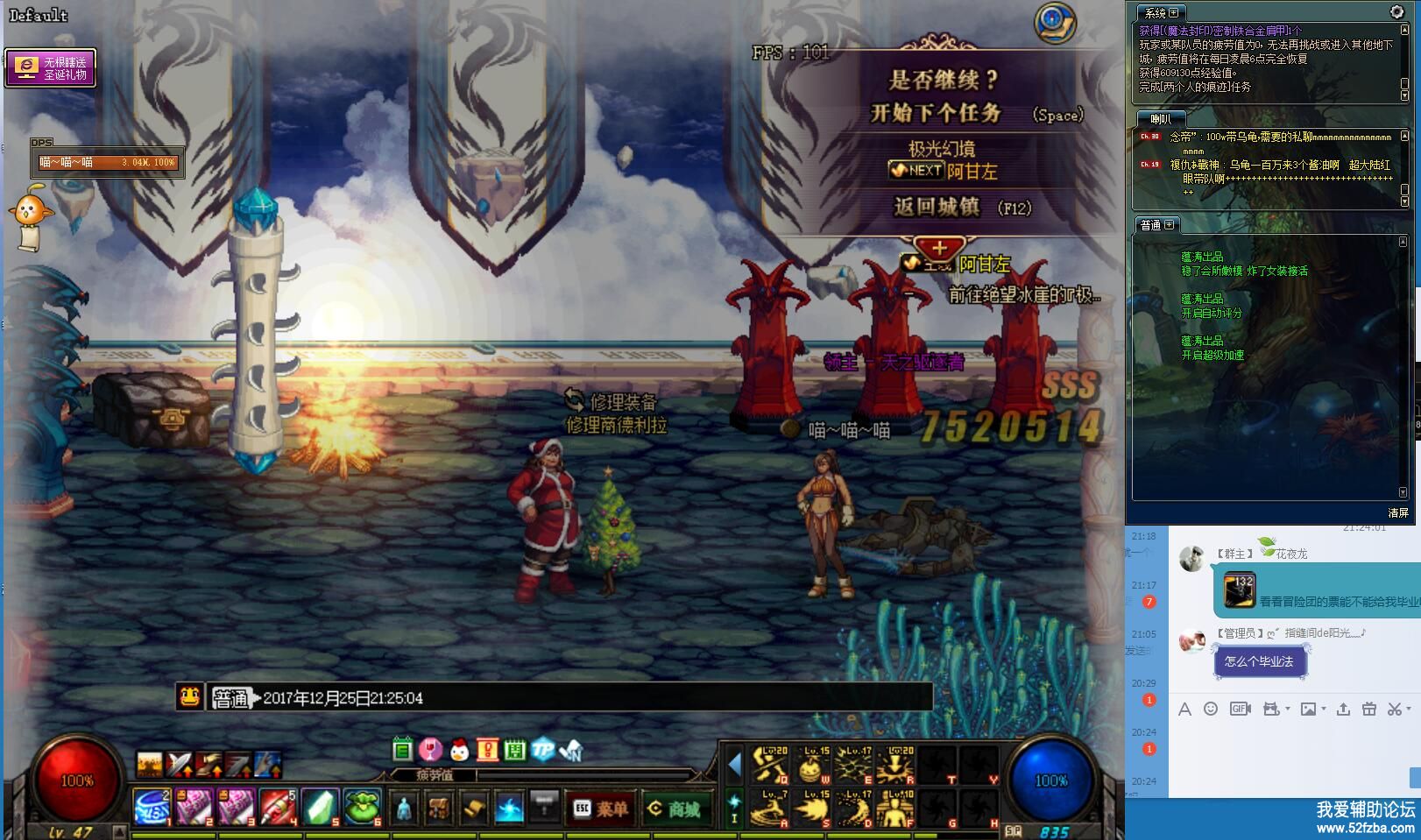The image size is (1421, 840).
Task: Open chat settings gear icon
Action: coord(1396,11)
